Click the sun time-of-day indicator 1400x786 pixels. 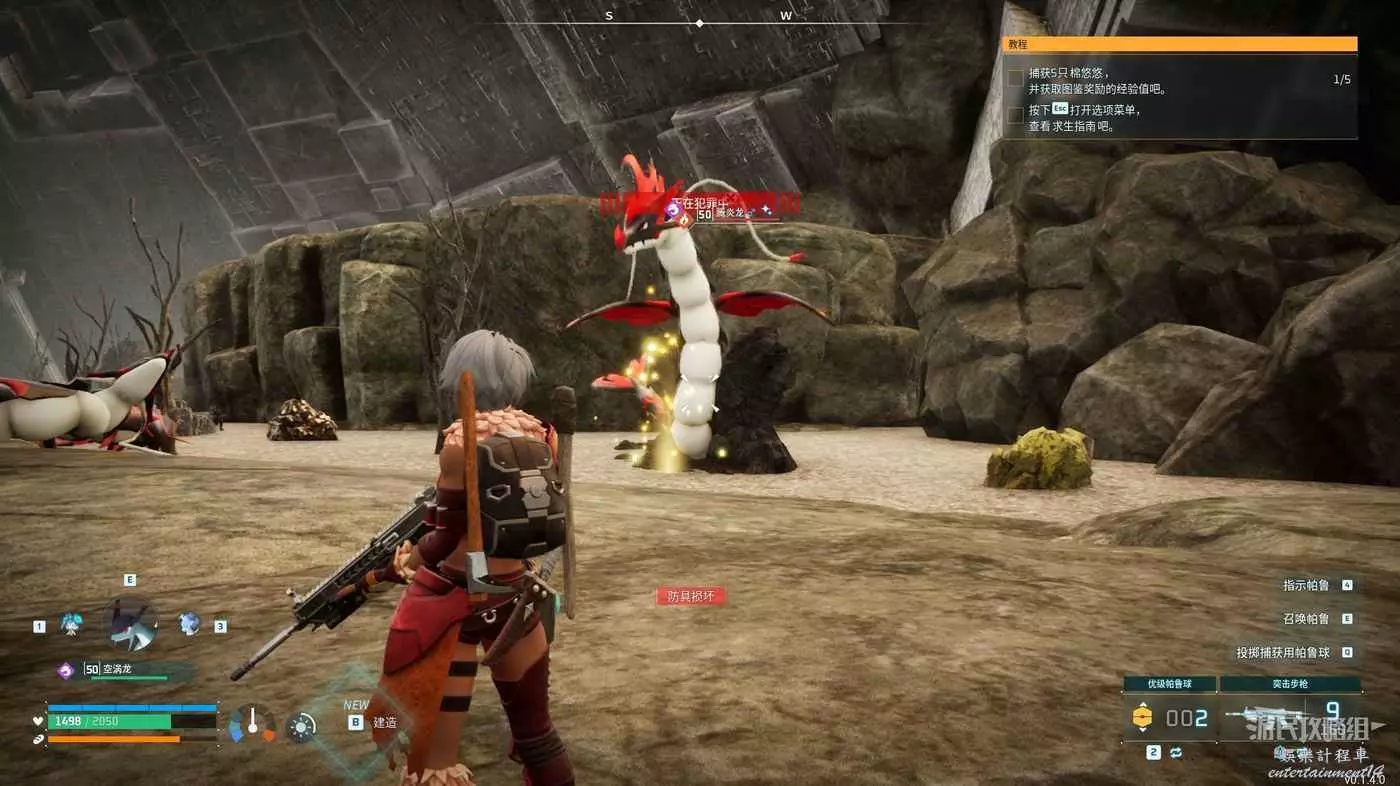[301, 726]
